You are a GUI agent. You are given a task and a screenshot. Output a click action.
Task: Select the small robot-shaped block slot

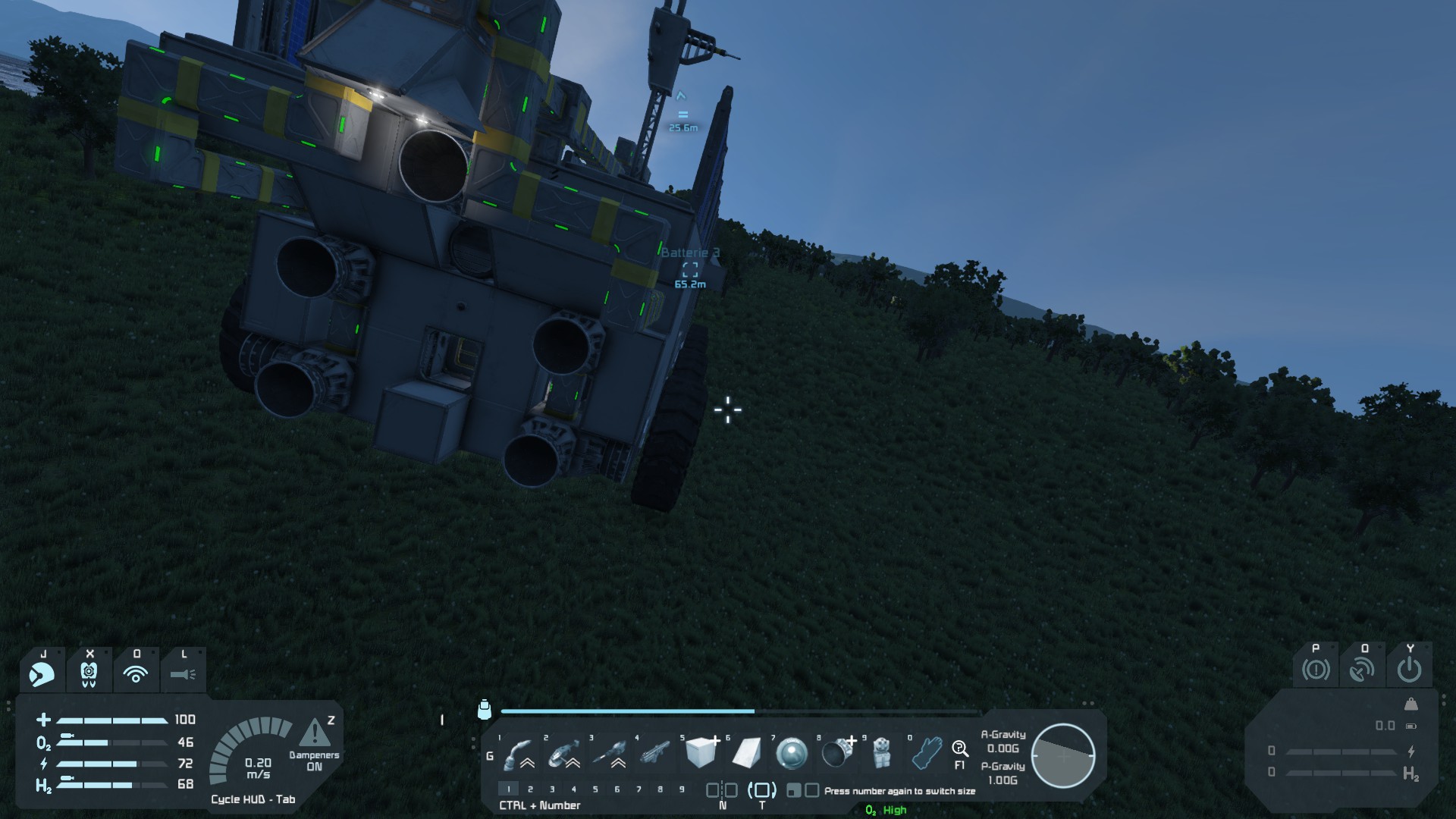[x=881, y=753]
